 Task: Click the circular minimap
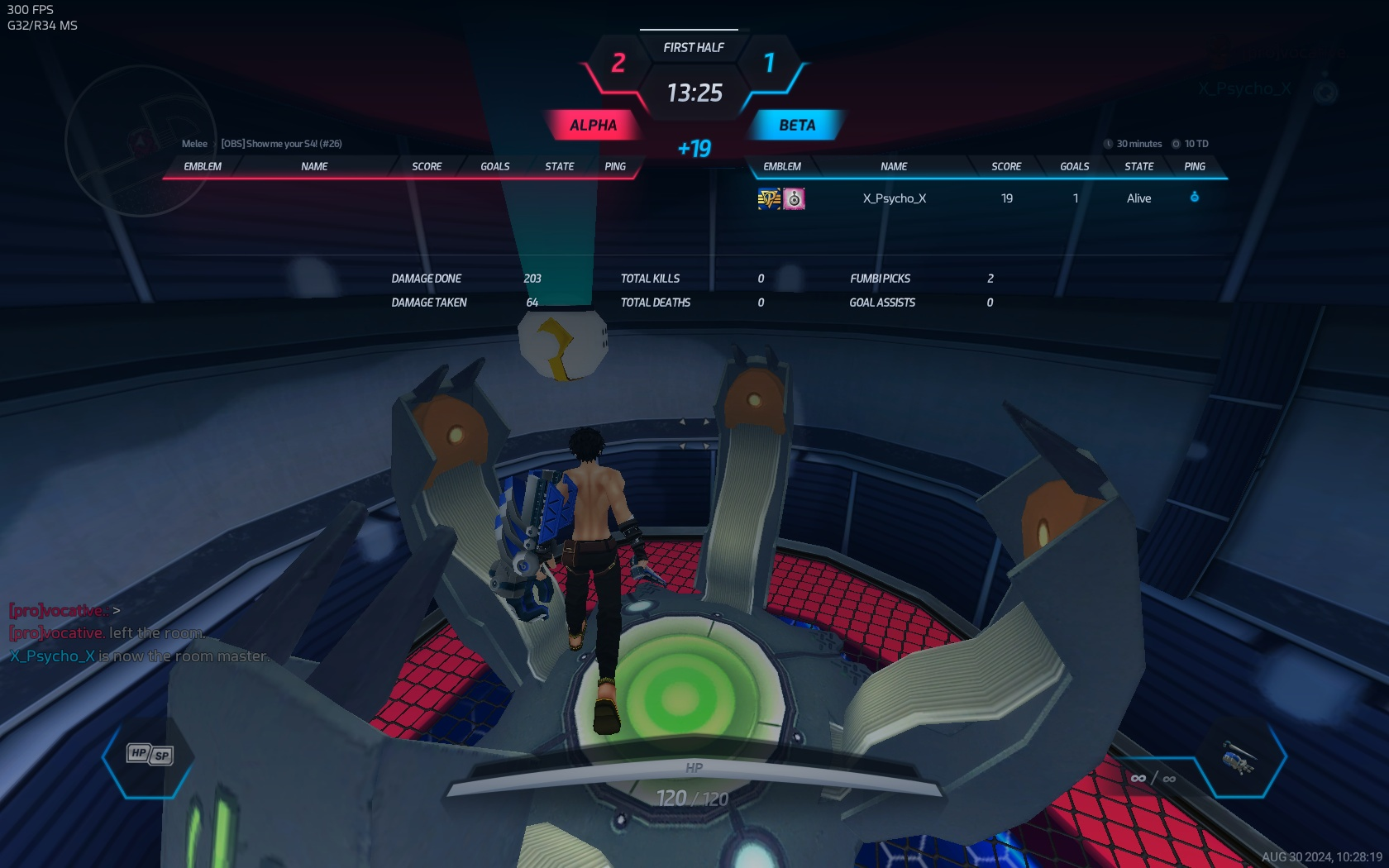click(141, 141)
